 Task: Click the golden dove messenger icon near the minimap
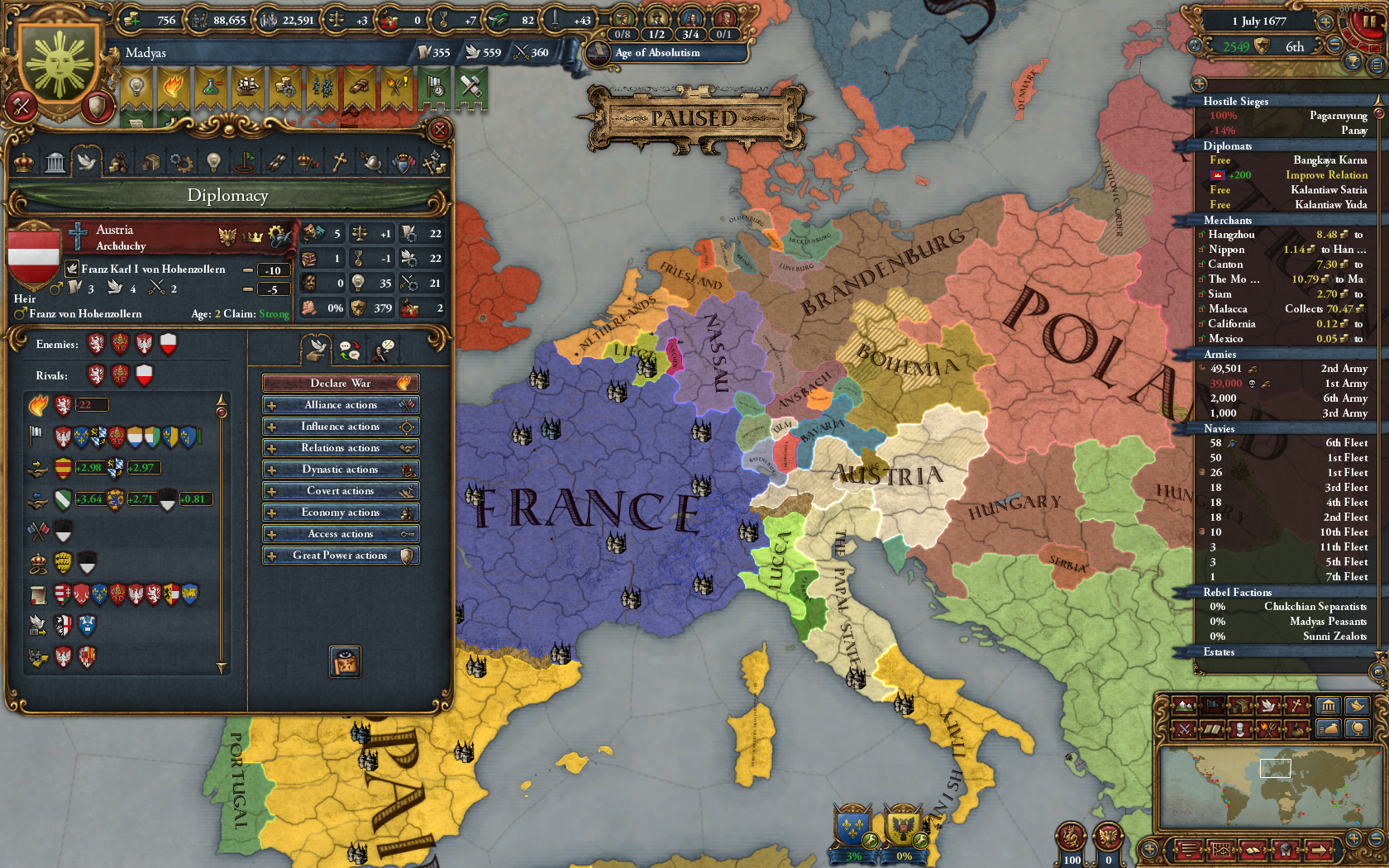tap(1358, 707)
